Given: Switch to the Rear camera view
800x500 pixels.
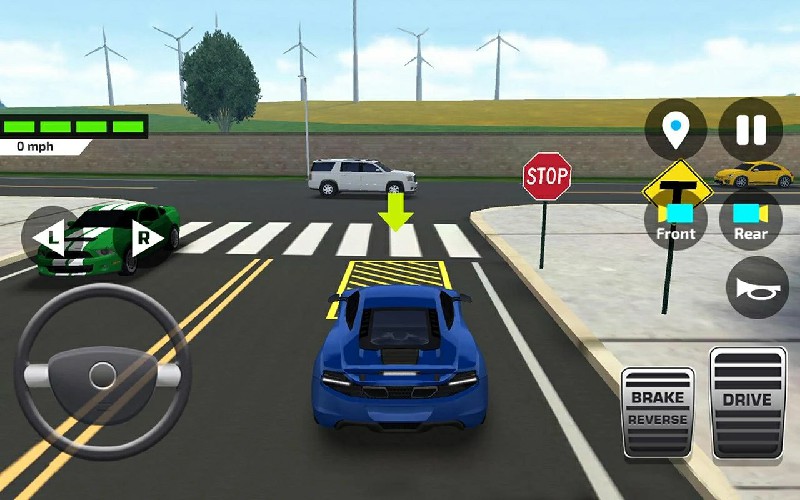Looking at the screenshot, I should (x=750, y=221).
